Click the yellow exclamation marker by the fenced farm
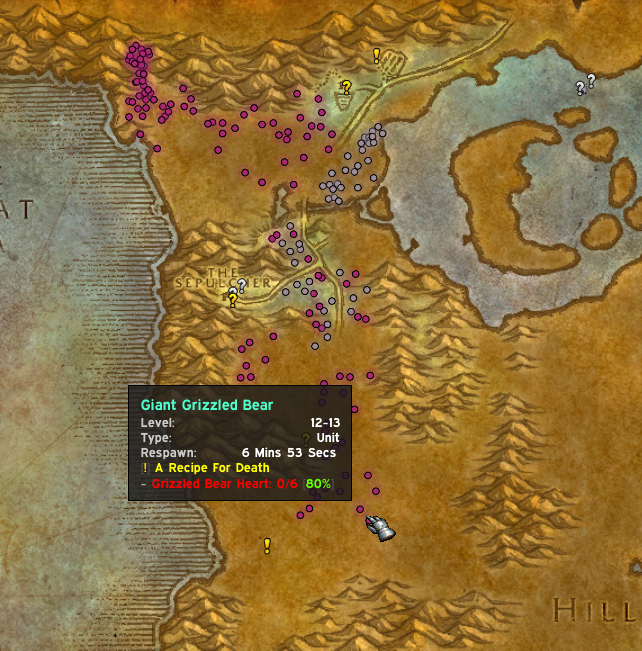Viewport: 642px width, 651px height. coord(377,56)
